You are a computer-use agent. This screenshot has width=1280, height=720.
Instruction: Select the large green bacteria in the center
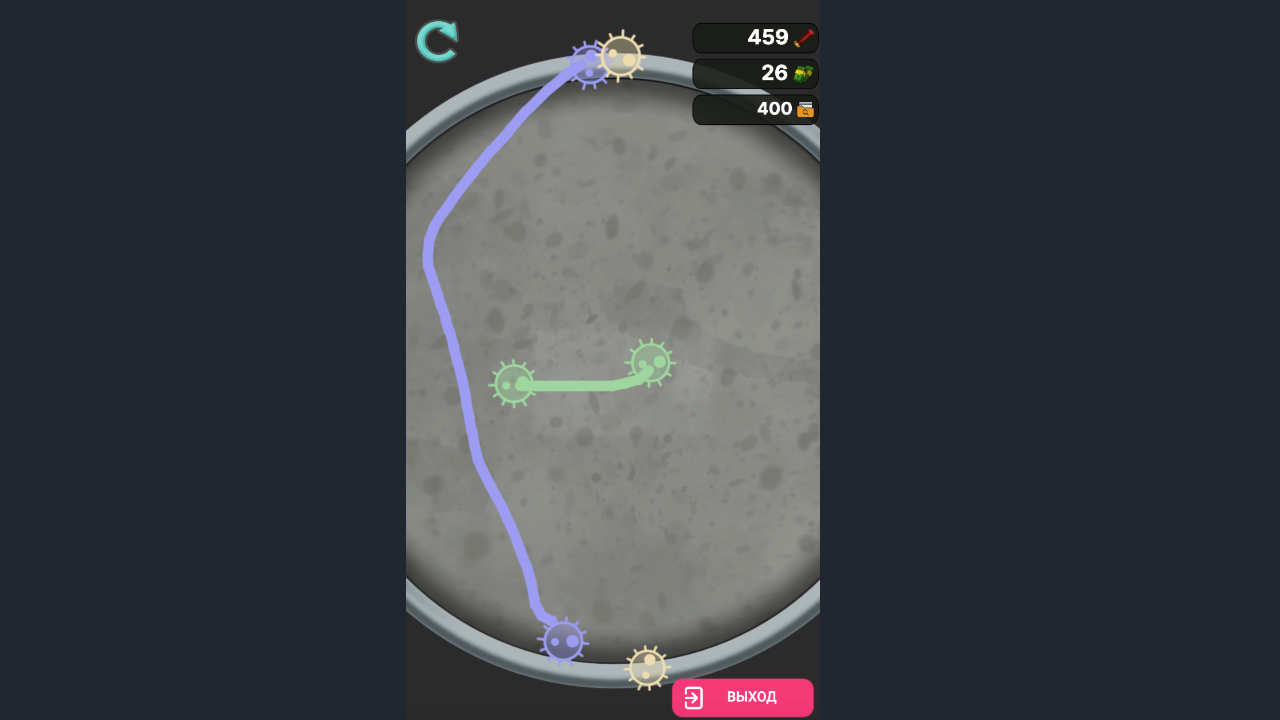pyautogui.click(x=651, y=363)
